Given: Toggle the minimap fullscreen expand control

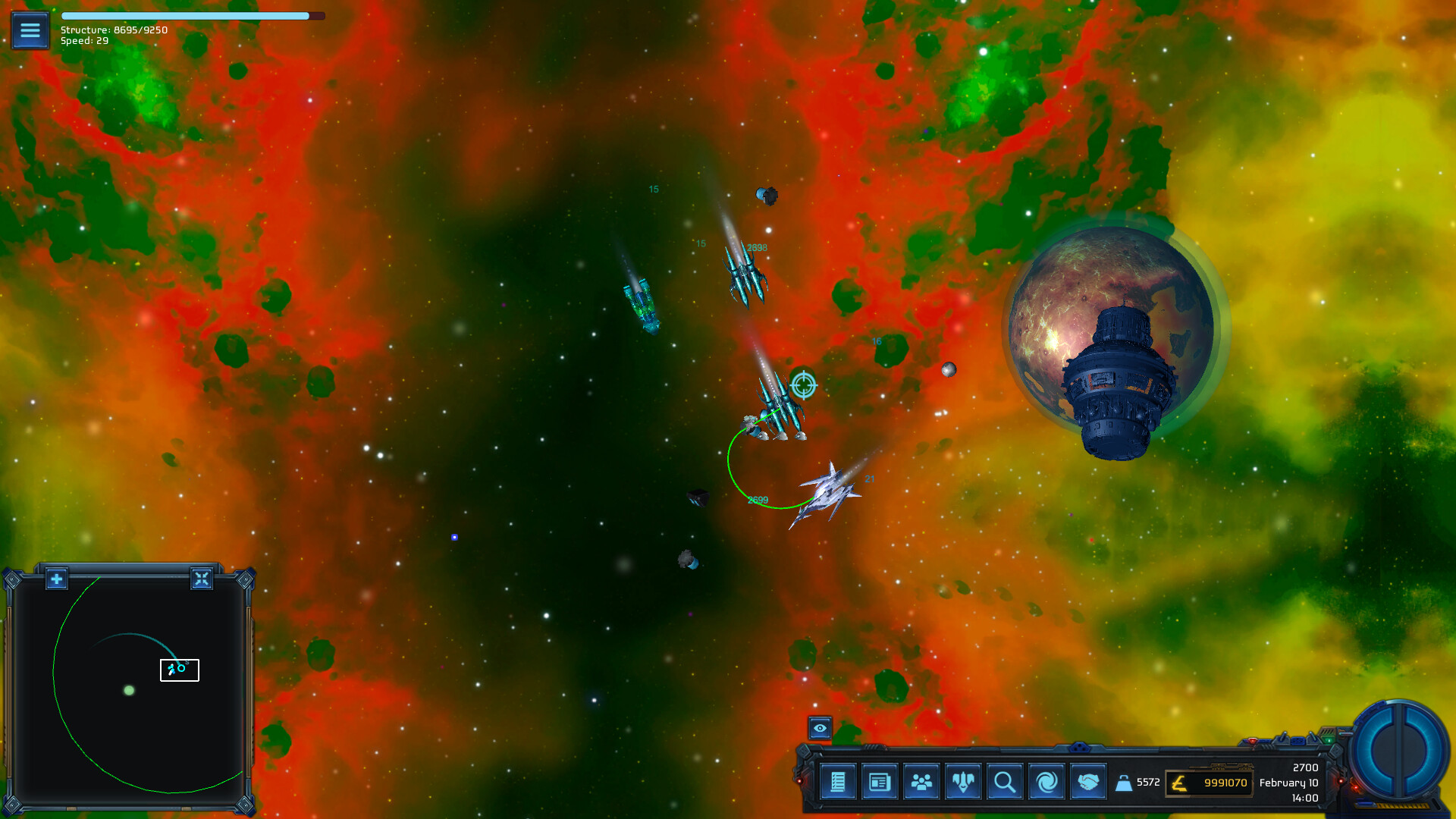Looking at the screenshot, I should (x=202, y=579).
